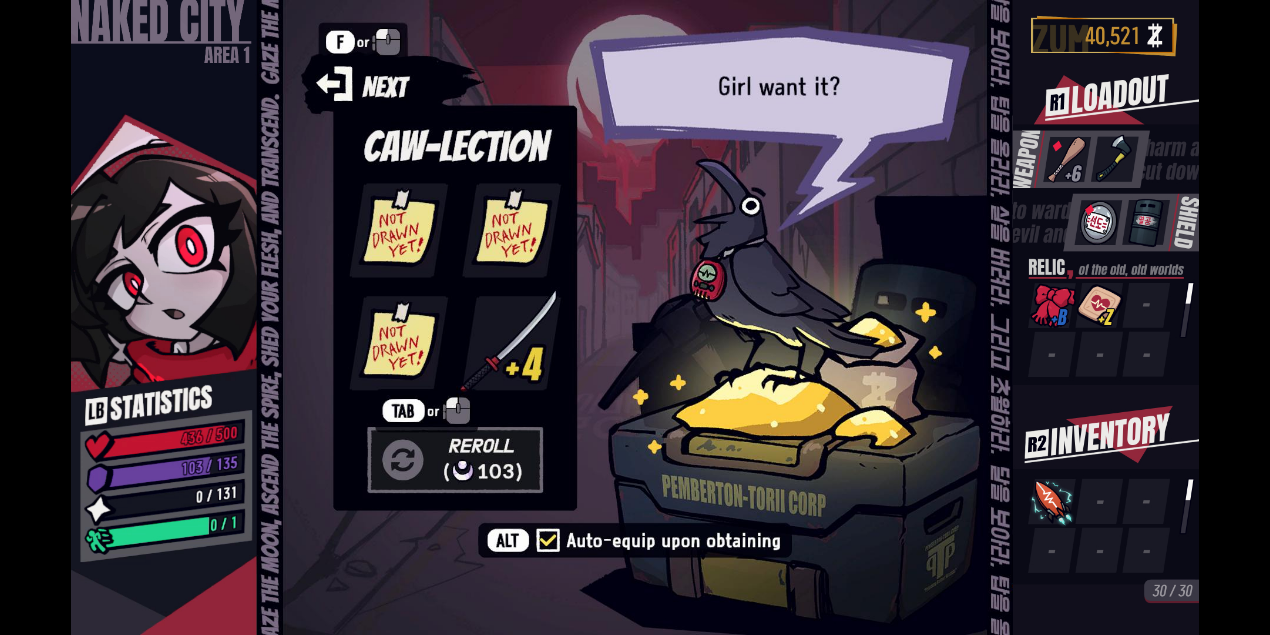
Task: Click the Next button to leave
Action: pos(365,86)
